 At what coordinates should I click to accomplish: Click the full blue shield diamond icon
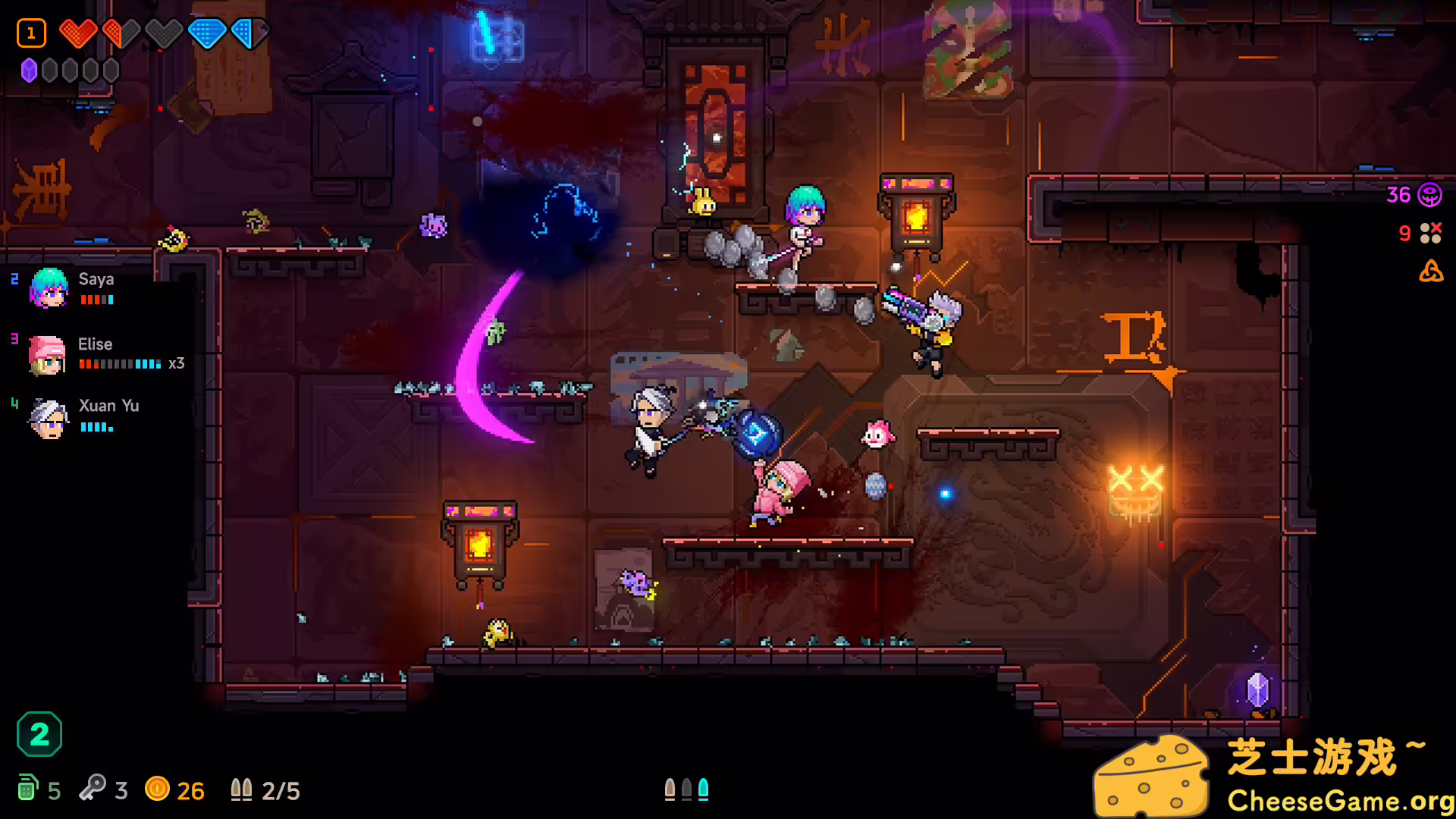[206, 33]
